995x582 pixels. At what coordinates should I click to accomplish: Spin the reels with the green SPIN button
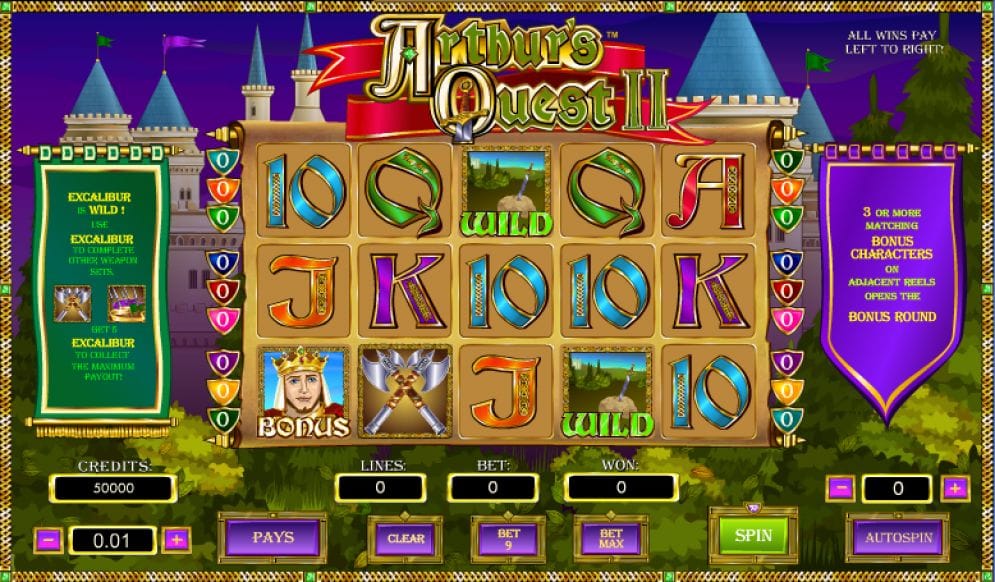click(x=753, y=535)
